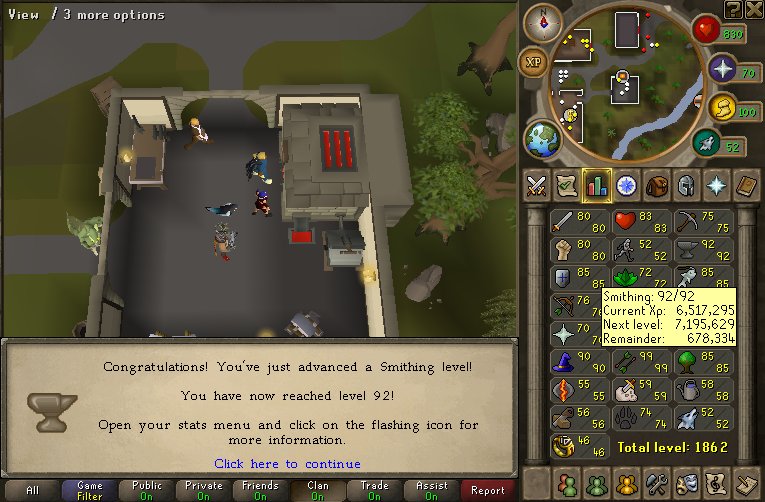Viewport: 765px width, 502px height.
Task: Open the Woodcutting tree skill guide
Action: coord(703,360)
